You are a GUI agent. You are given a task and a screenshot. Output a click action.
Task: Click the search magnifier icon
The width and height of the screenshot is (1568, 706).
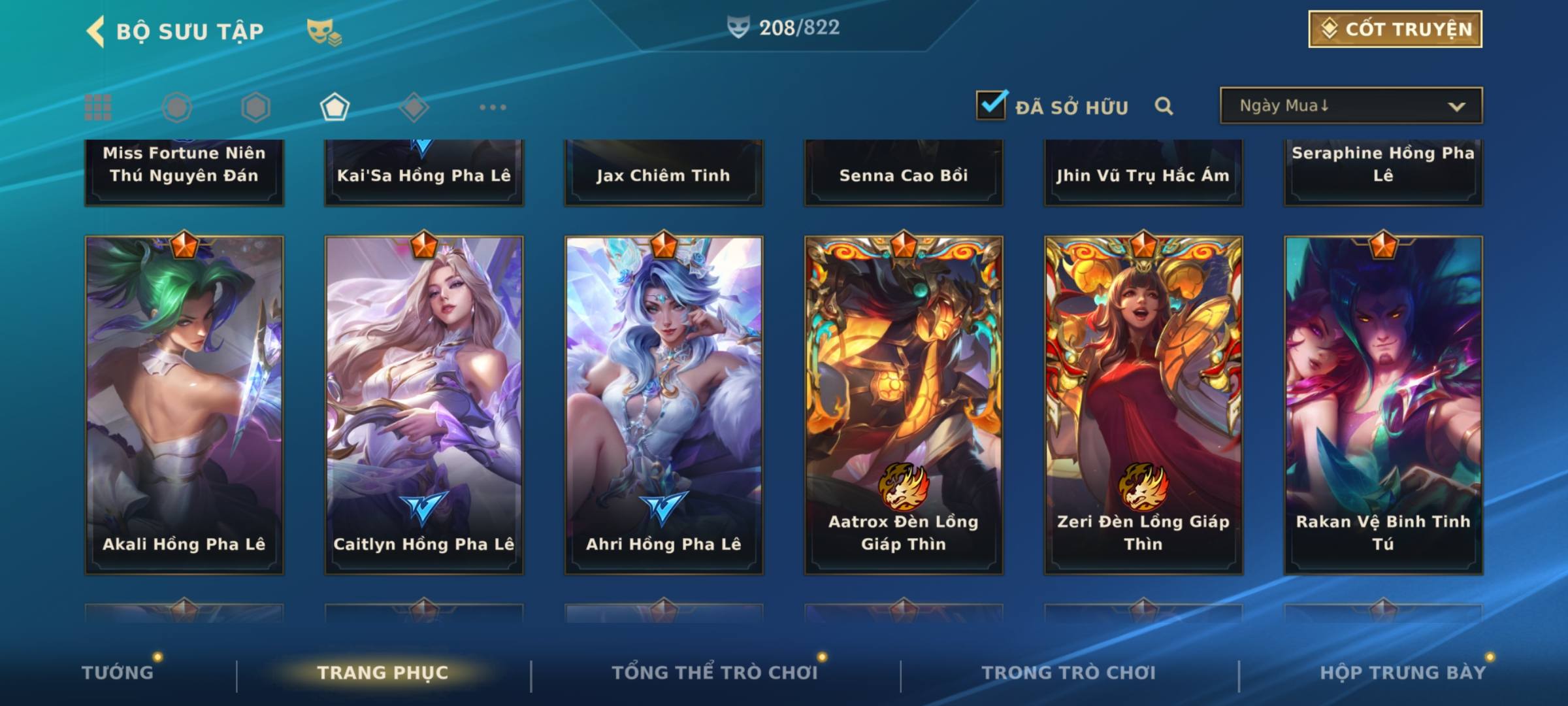pos(1164,106)
